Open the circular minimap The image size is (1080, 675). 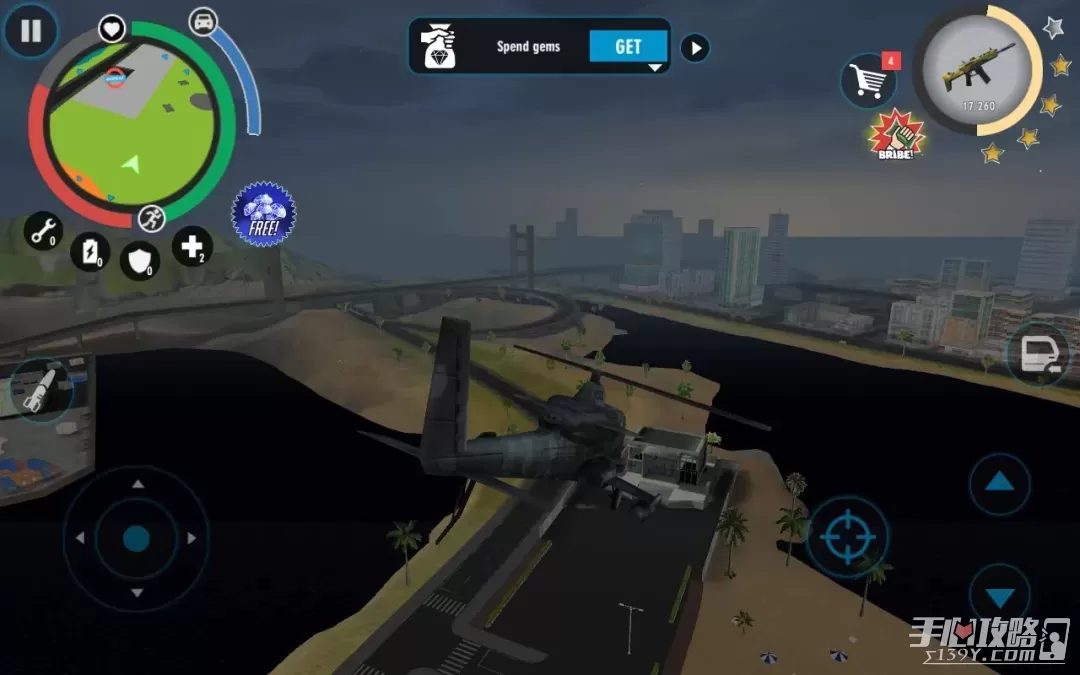pos(131,123)
